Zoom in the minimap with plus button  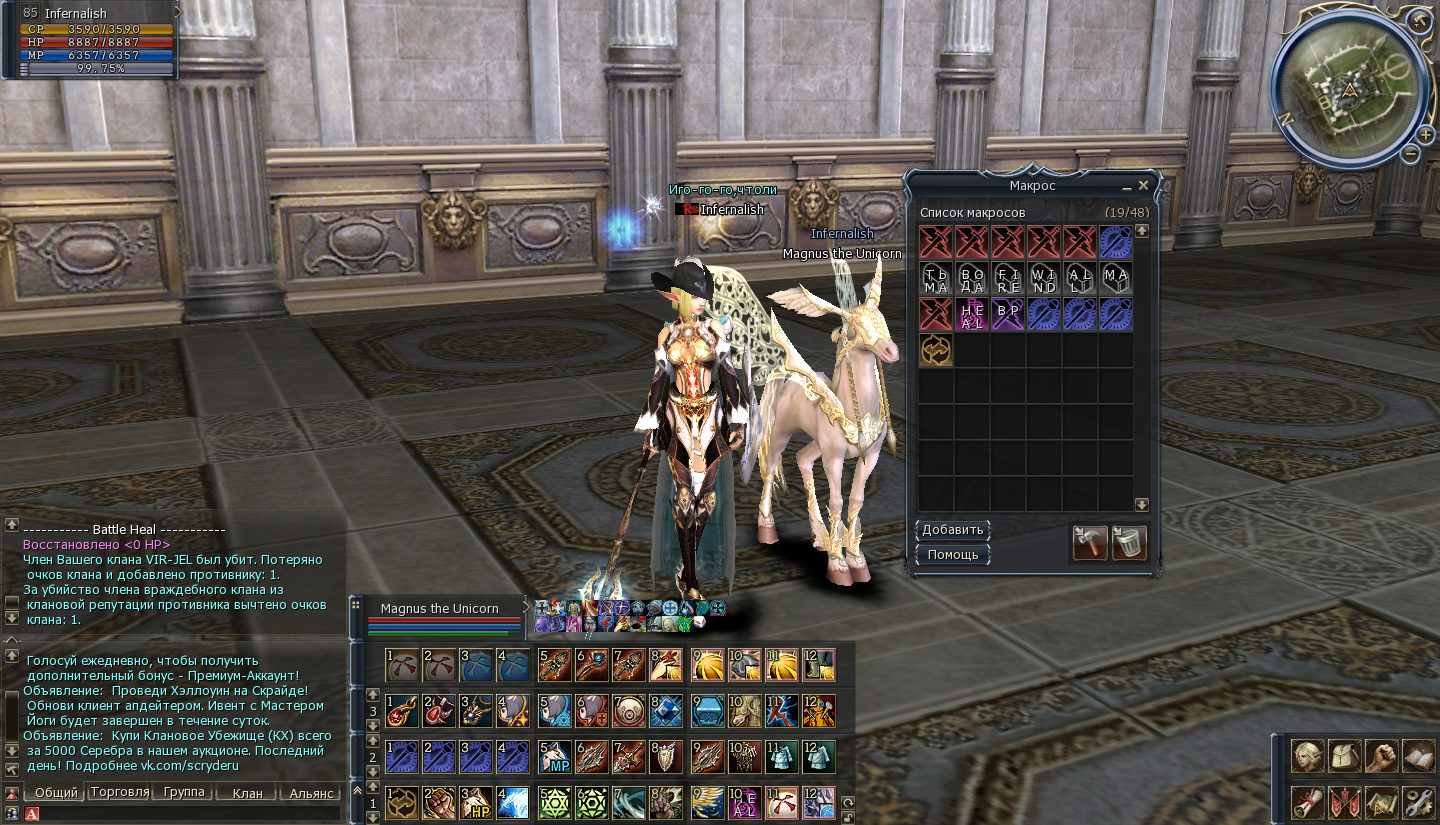(1424, 132)
